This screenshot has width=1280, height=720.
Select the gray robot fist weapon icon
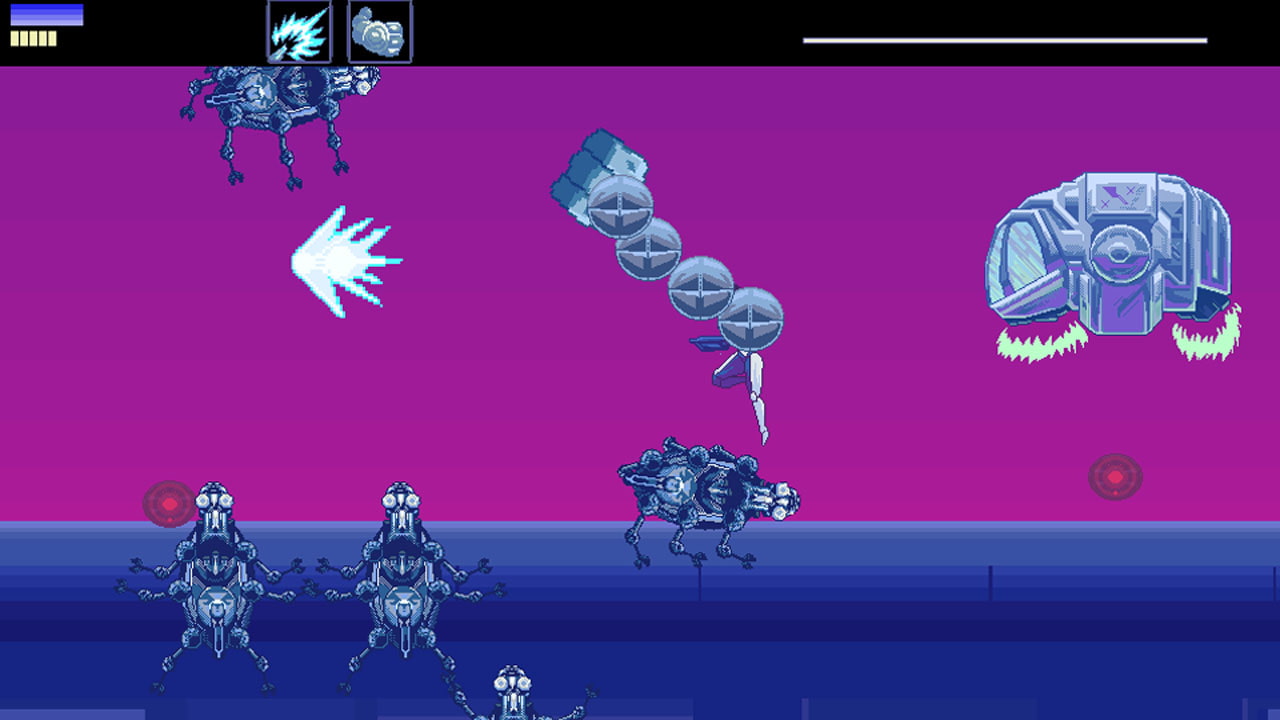pos(379,31)
